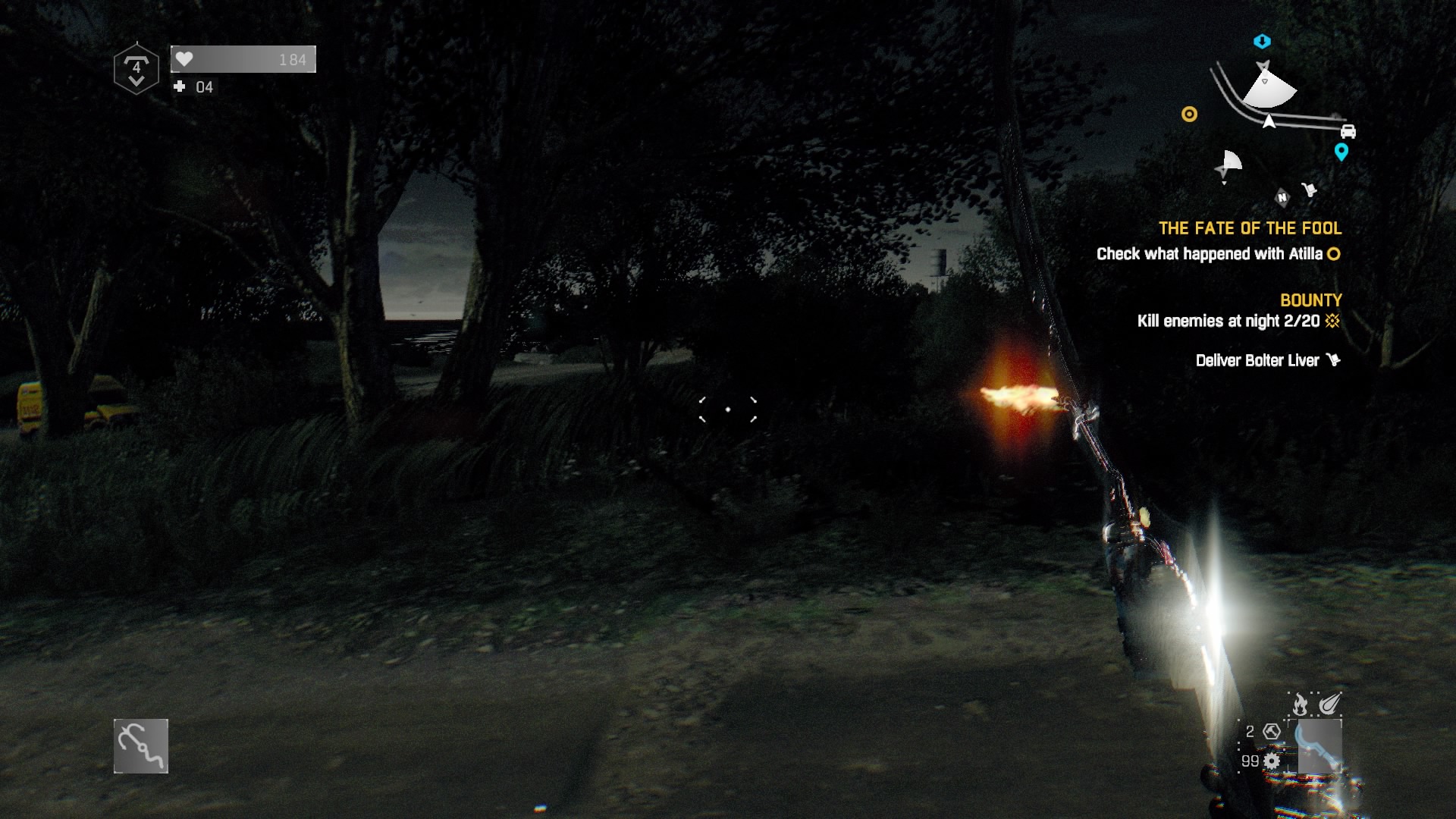Select the blue location pin on the minimap

(x=1341, y=152)
